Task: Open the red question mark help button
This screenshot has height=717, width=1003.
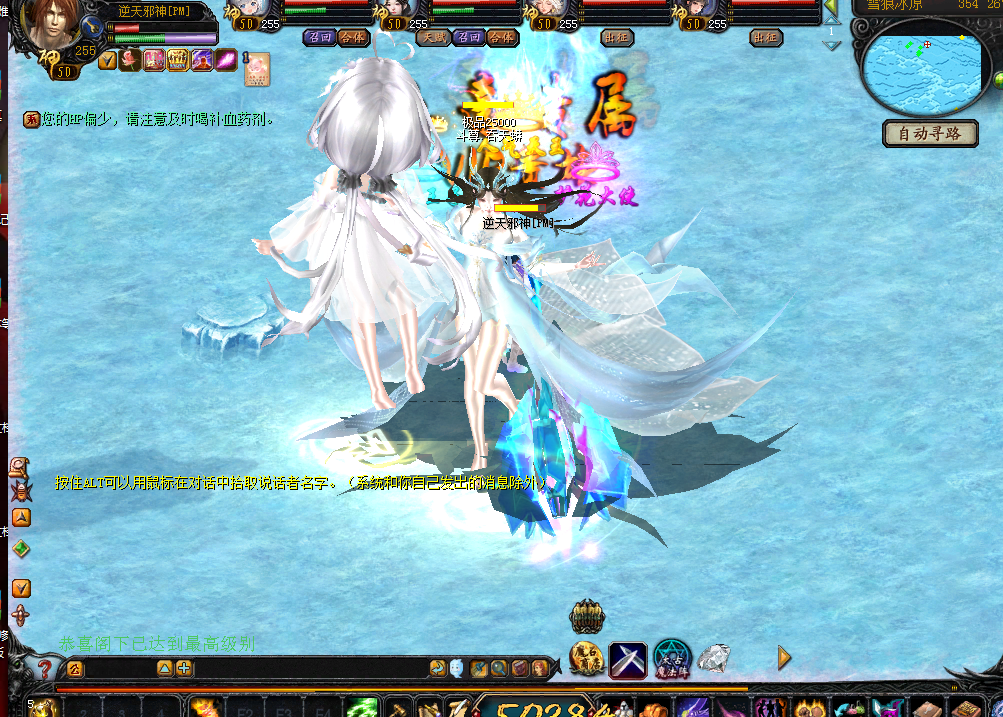Action: coord(44,668)
